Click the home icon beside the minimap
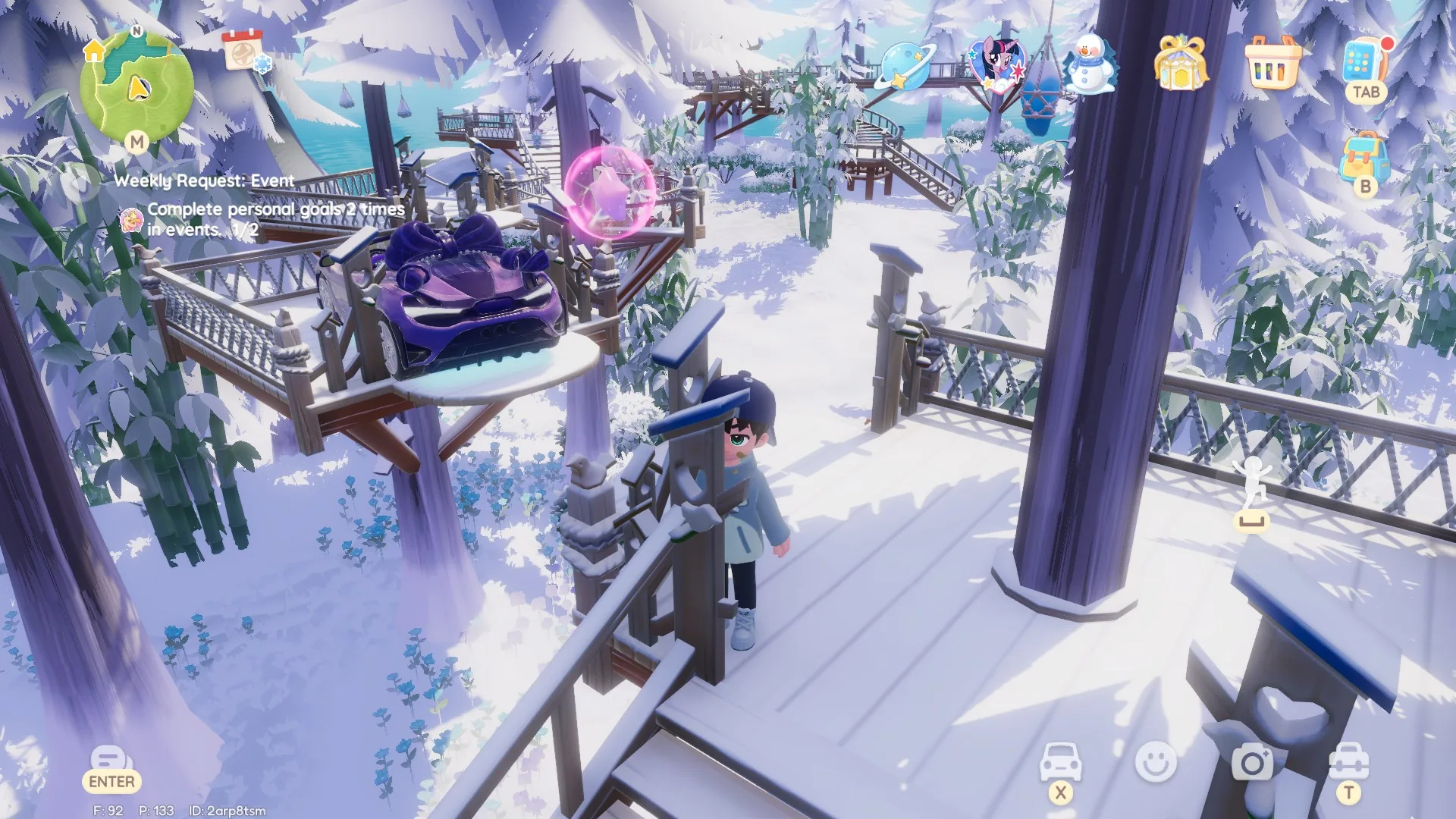1456x819 pixels. coord(94,52)
